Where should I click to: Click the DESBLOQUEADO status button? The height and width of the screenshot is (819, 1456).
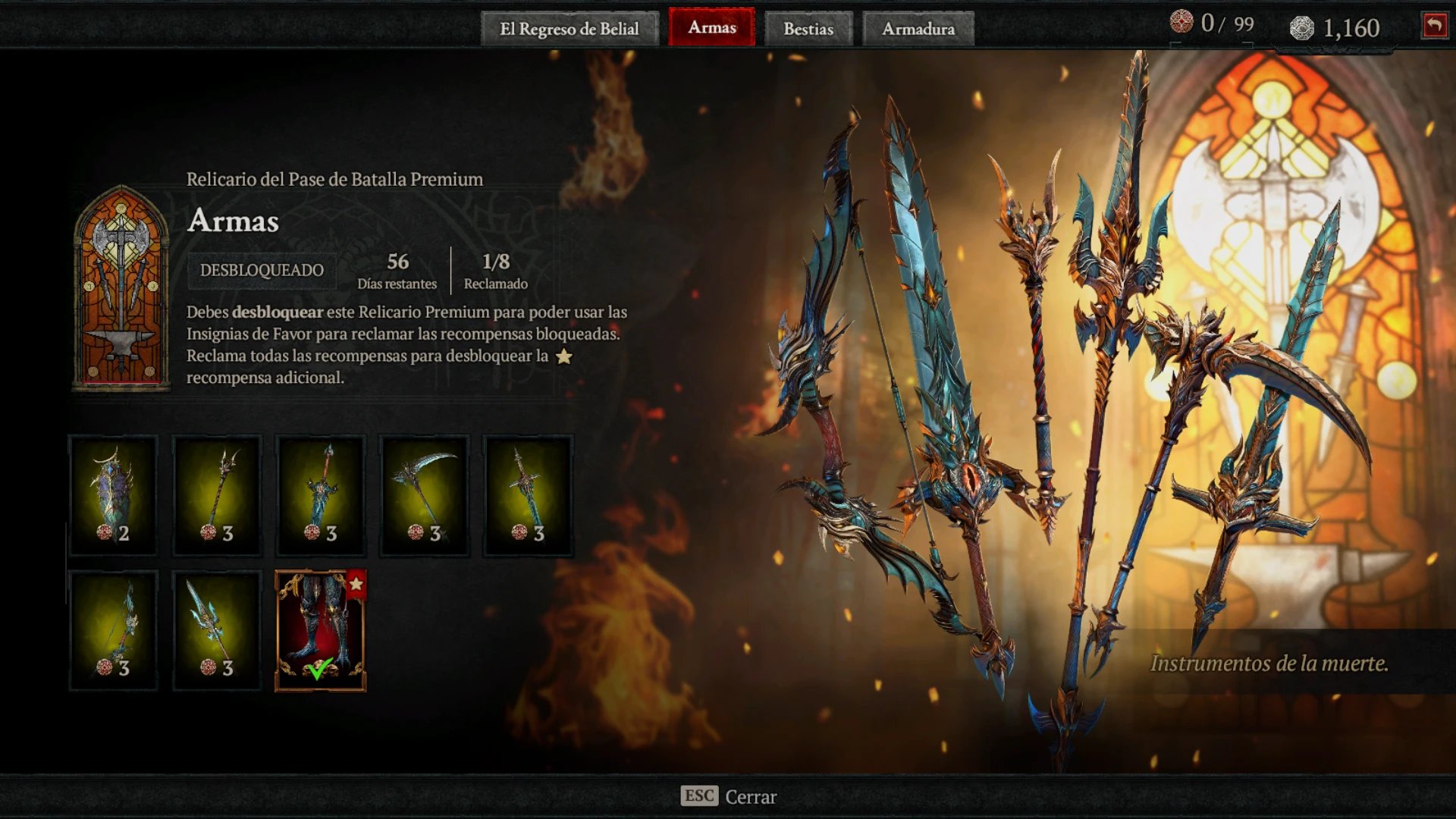coord(262,270)
